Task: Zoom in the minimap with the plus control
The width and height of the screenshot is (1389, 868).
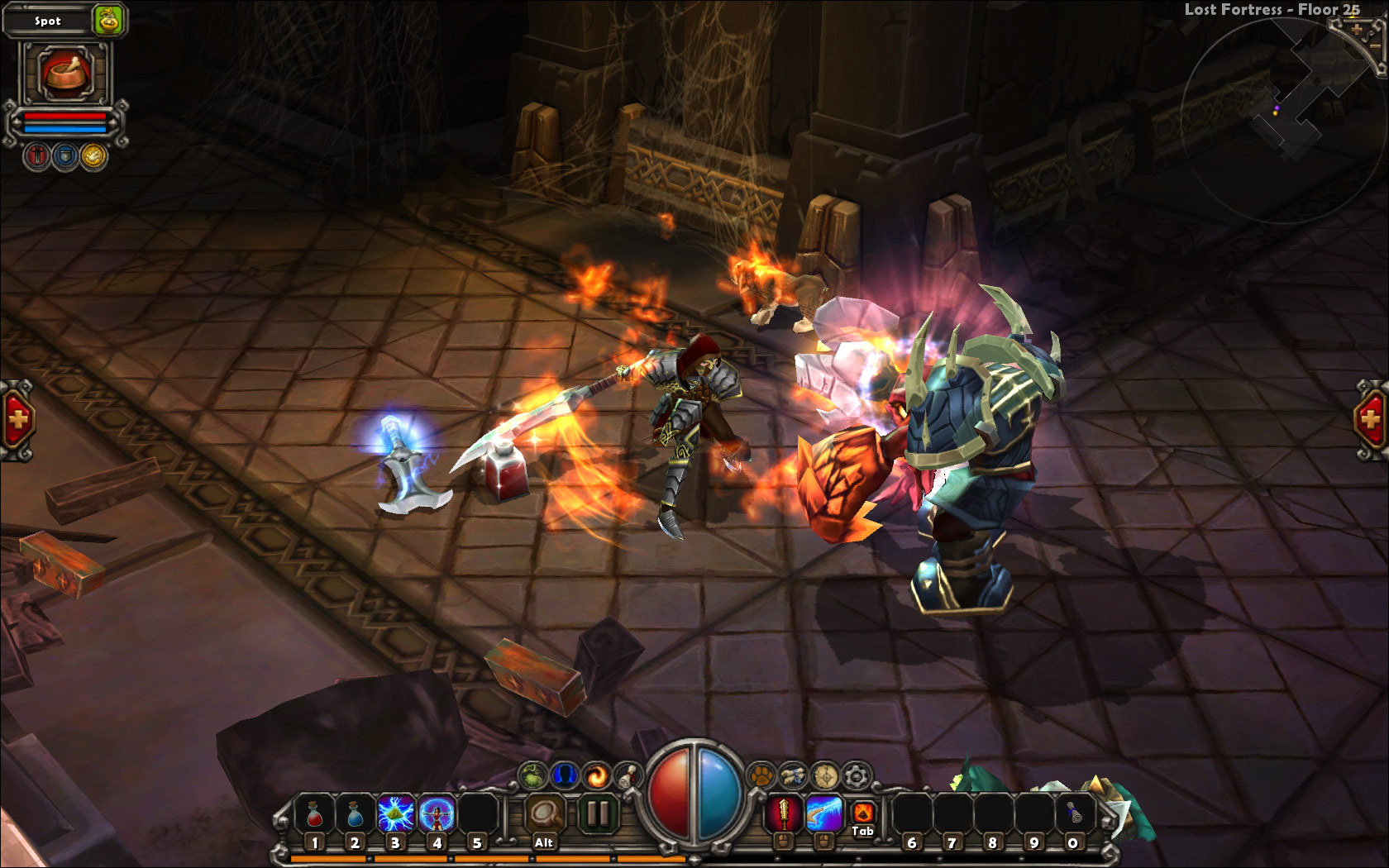Action: pos(1357,29)
